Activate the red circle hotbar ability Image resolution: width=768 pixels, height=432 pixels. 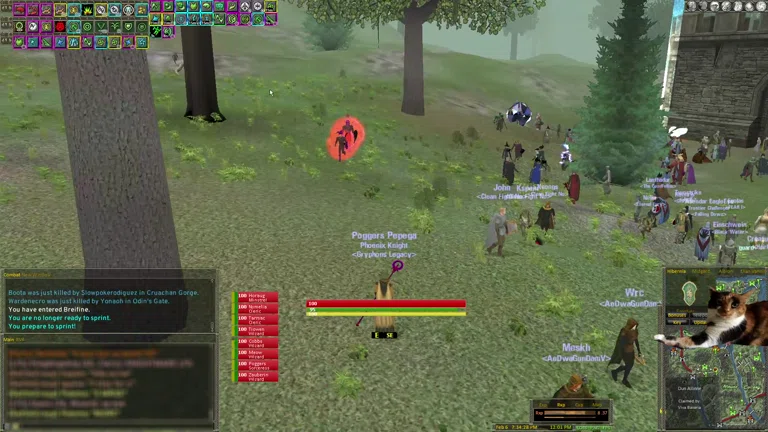60,26
